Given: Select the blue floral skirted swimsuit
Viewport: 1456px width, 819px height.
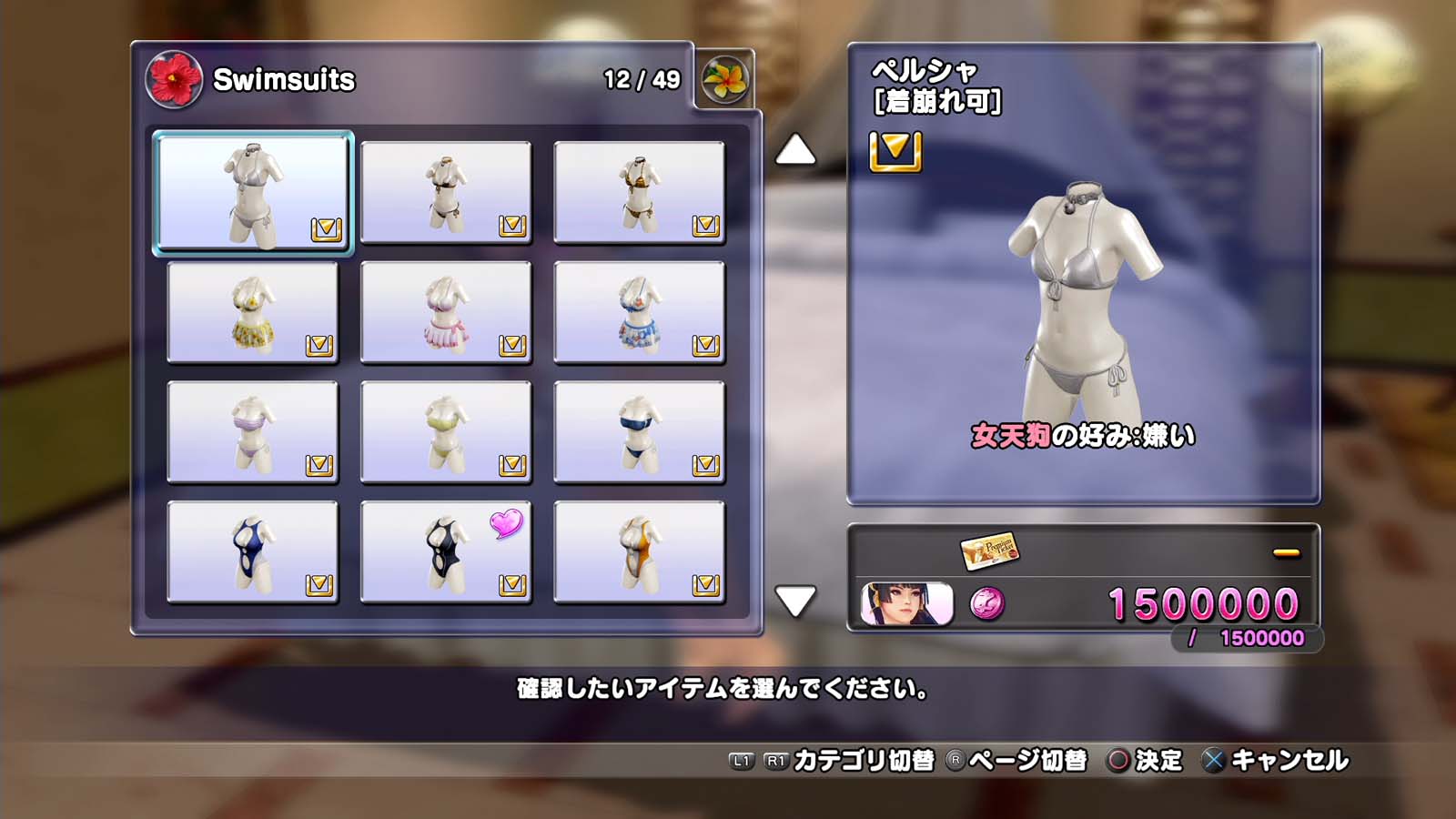Looking at the screenshot, I should pos(639,312).
